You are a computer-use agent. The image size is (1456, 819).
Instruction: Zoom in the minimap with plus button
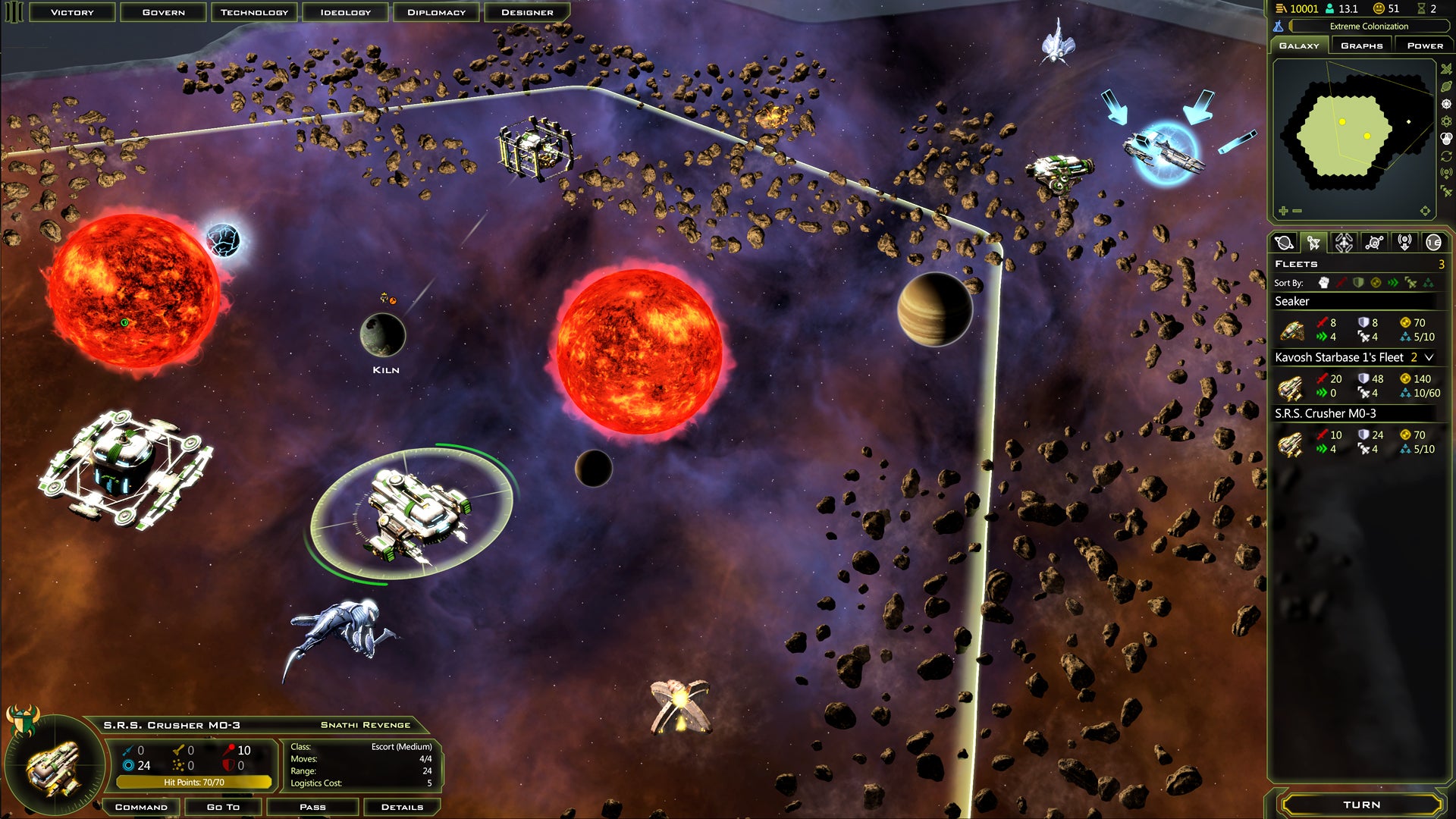(1283, 211)
